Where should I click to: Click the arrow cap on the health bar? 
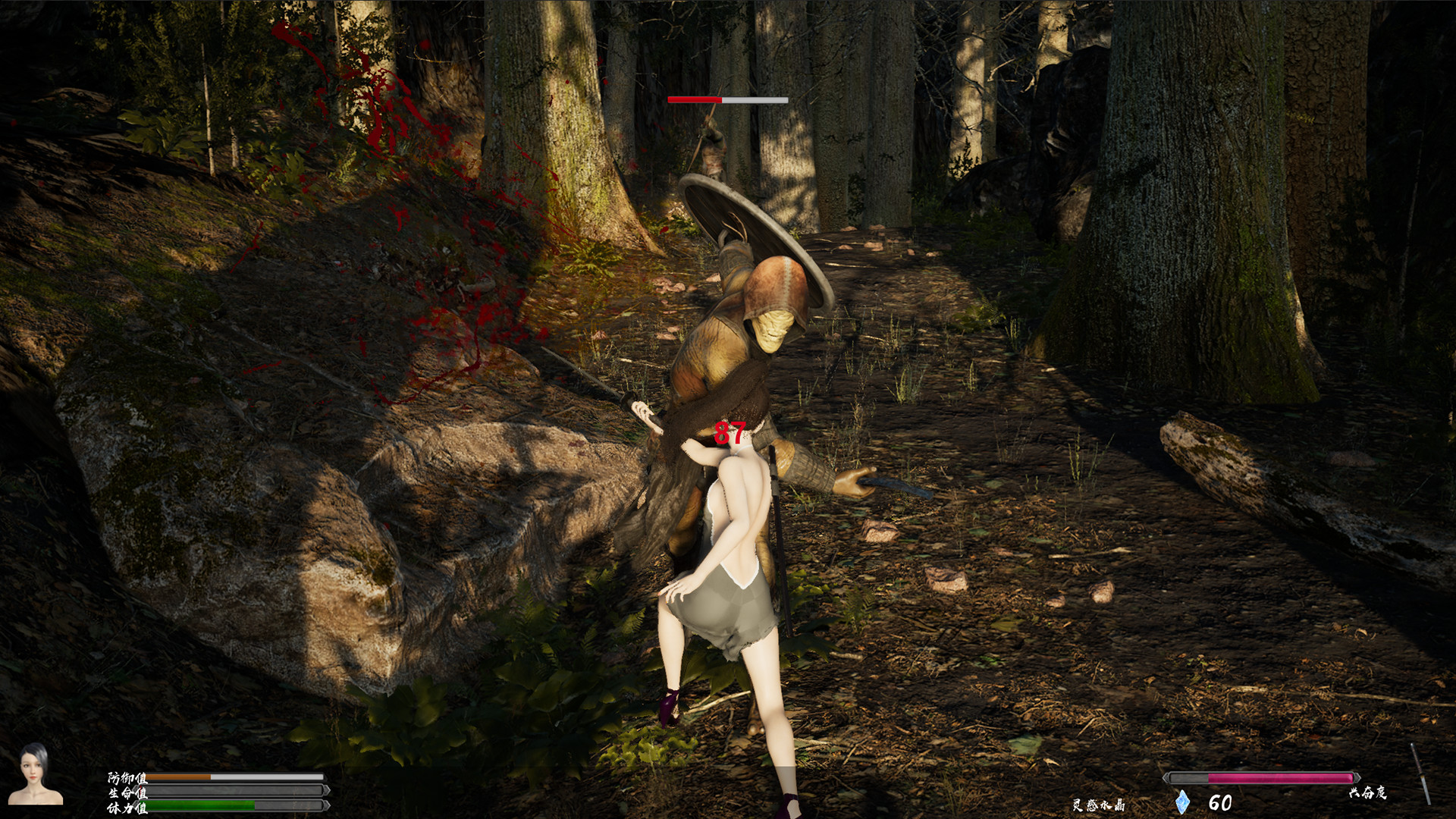click(328, 792)
